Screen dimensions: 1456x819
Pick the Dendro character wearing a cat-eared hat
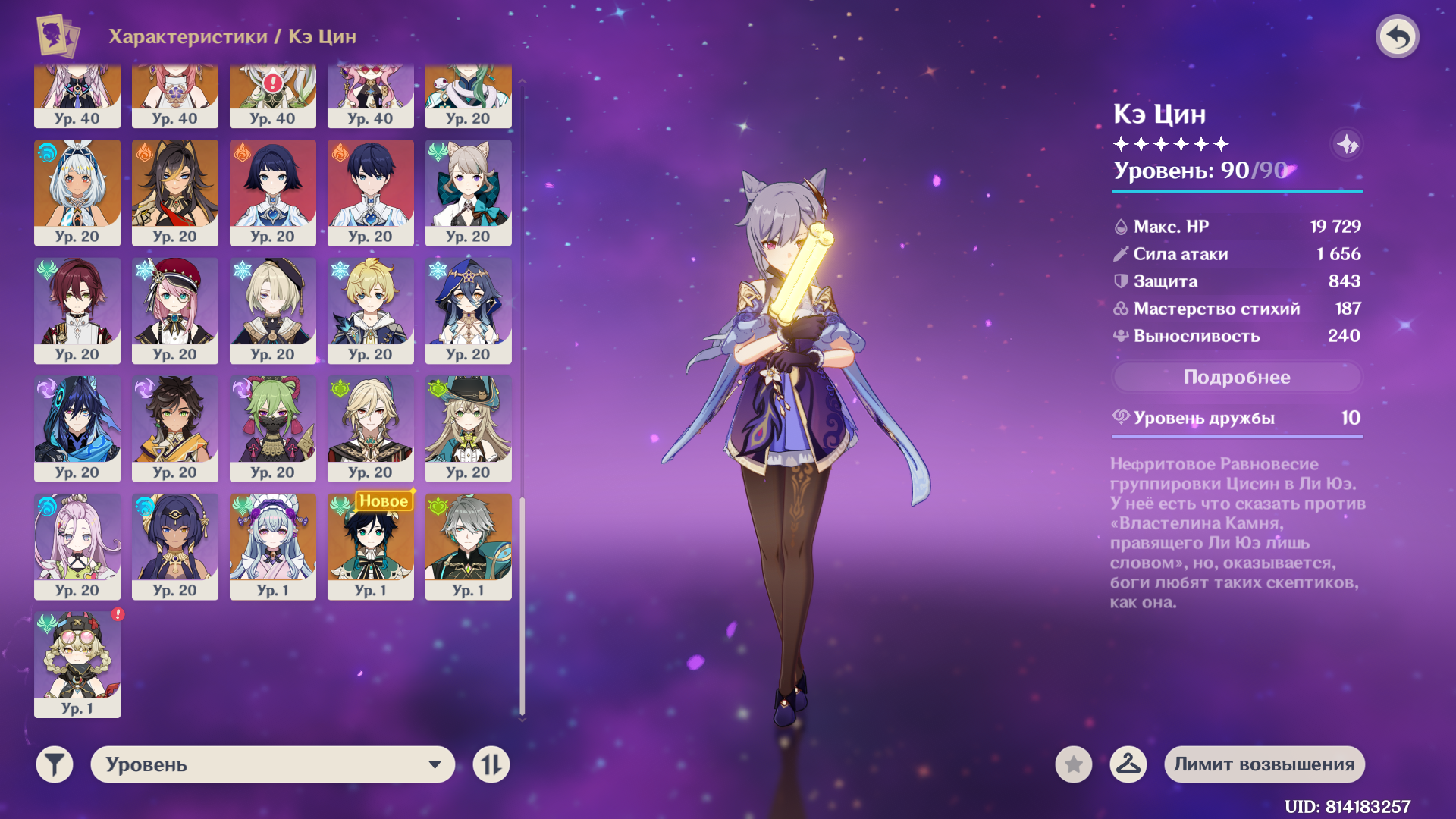(469, 428)
